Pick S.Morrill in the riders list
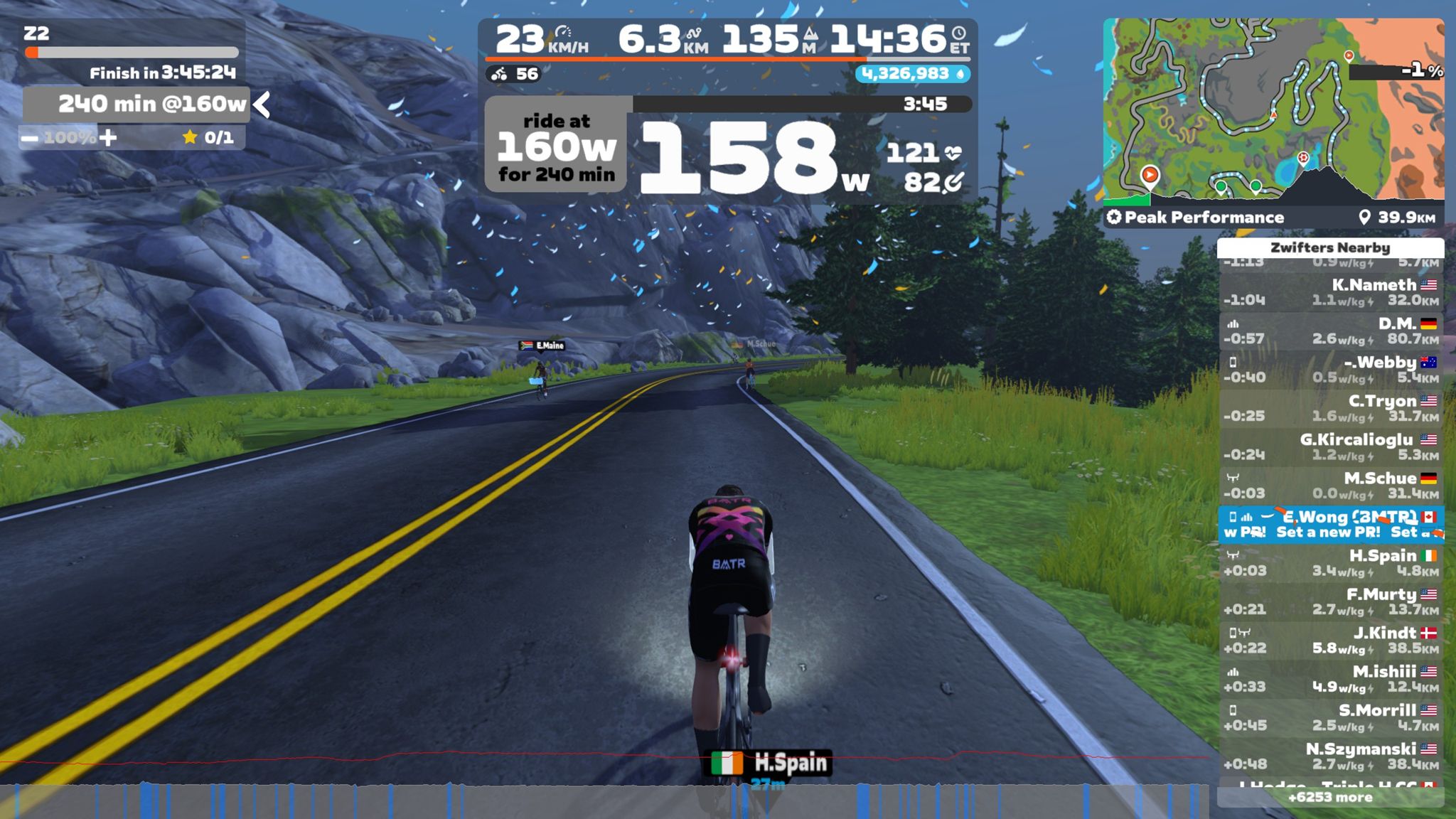Image resolution: width=1456 pixels, height=819 pixels. click(1331, 717)
